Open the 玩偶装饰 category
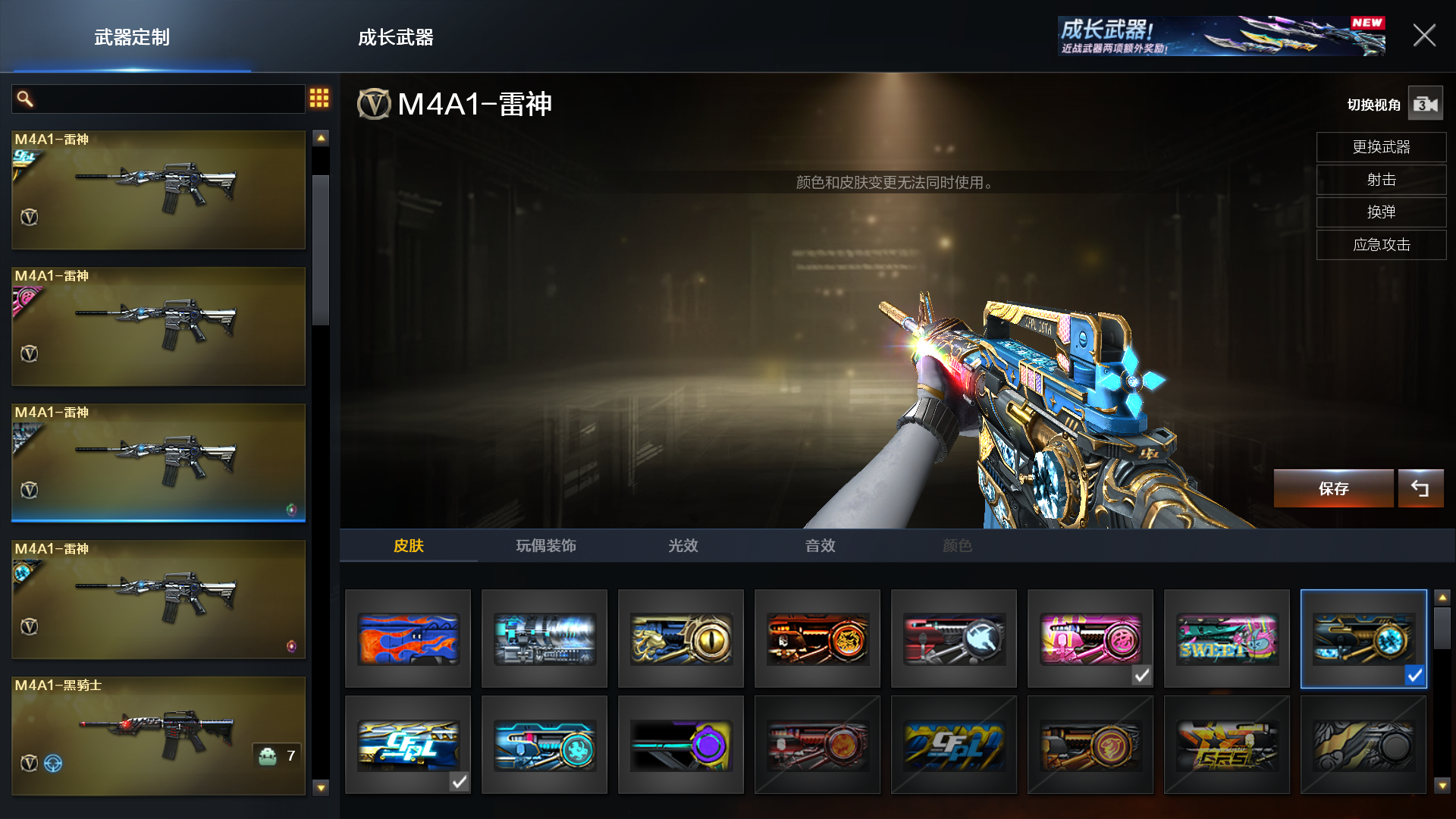The image size is (1456, 819). tap(546, 545)
